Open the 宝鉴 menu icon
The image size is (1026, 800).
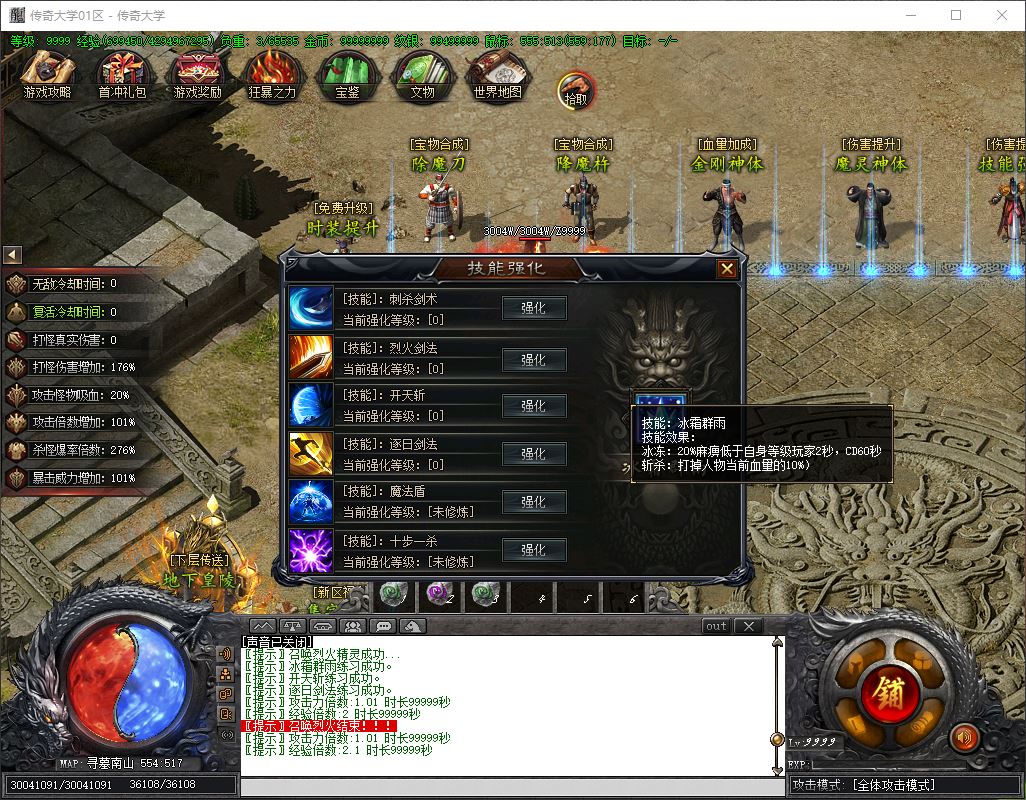(347, 72)
